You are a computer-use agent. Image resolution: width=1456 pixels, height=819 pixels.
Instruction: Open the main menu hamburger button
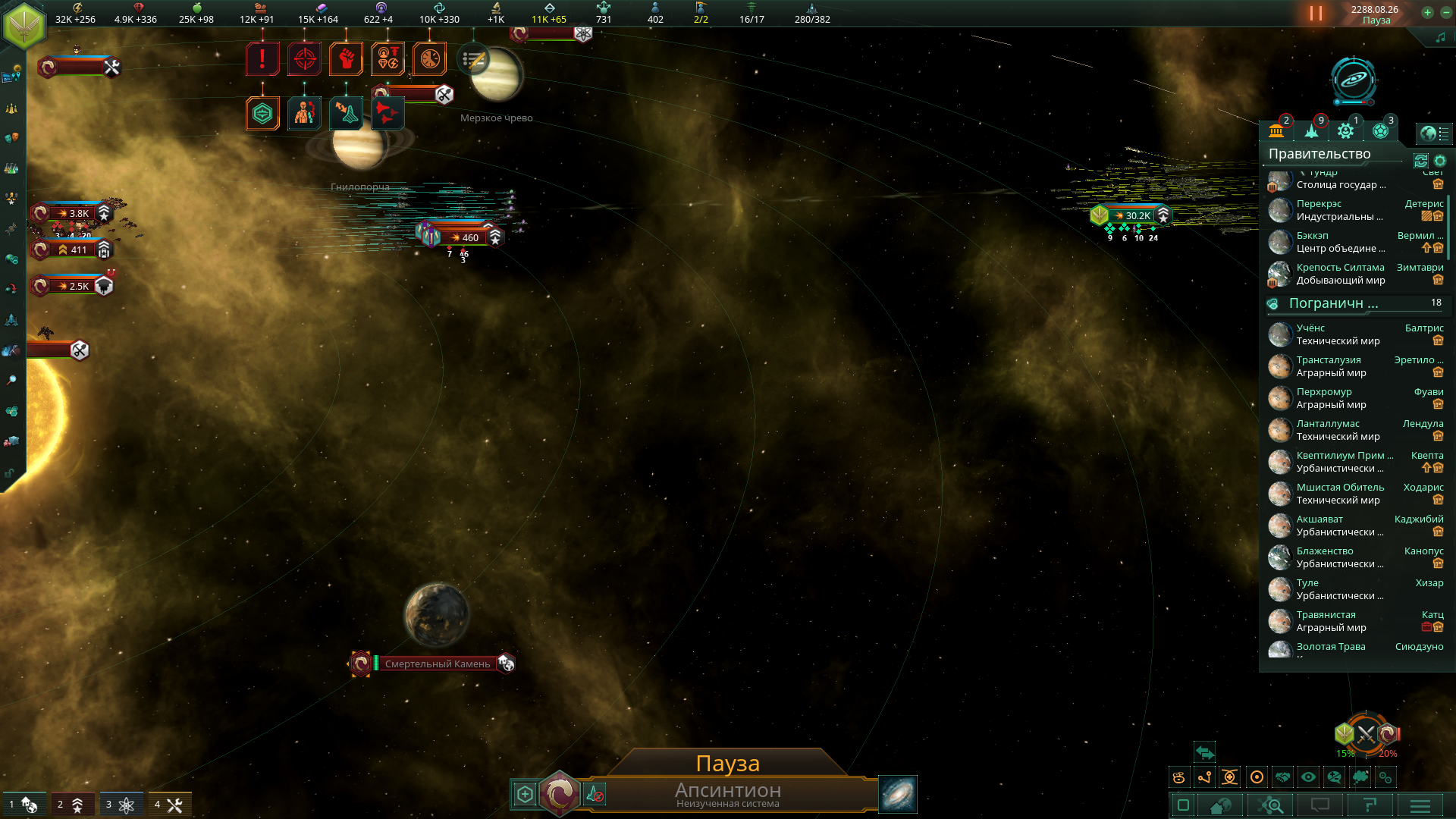click(x=1420, y=805)
